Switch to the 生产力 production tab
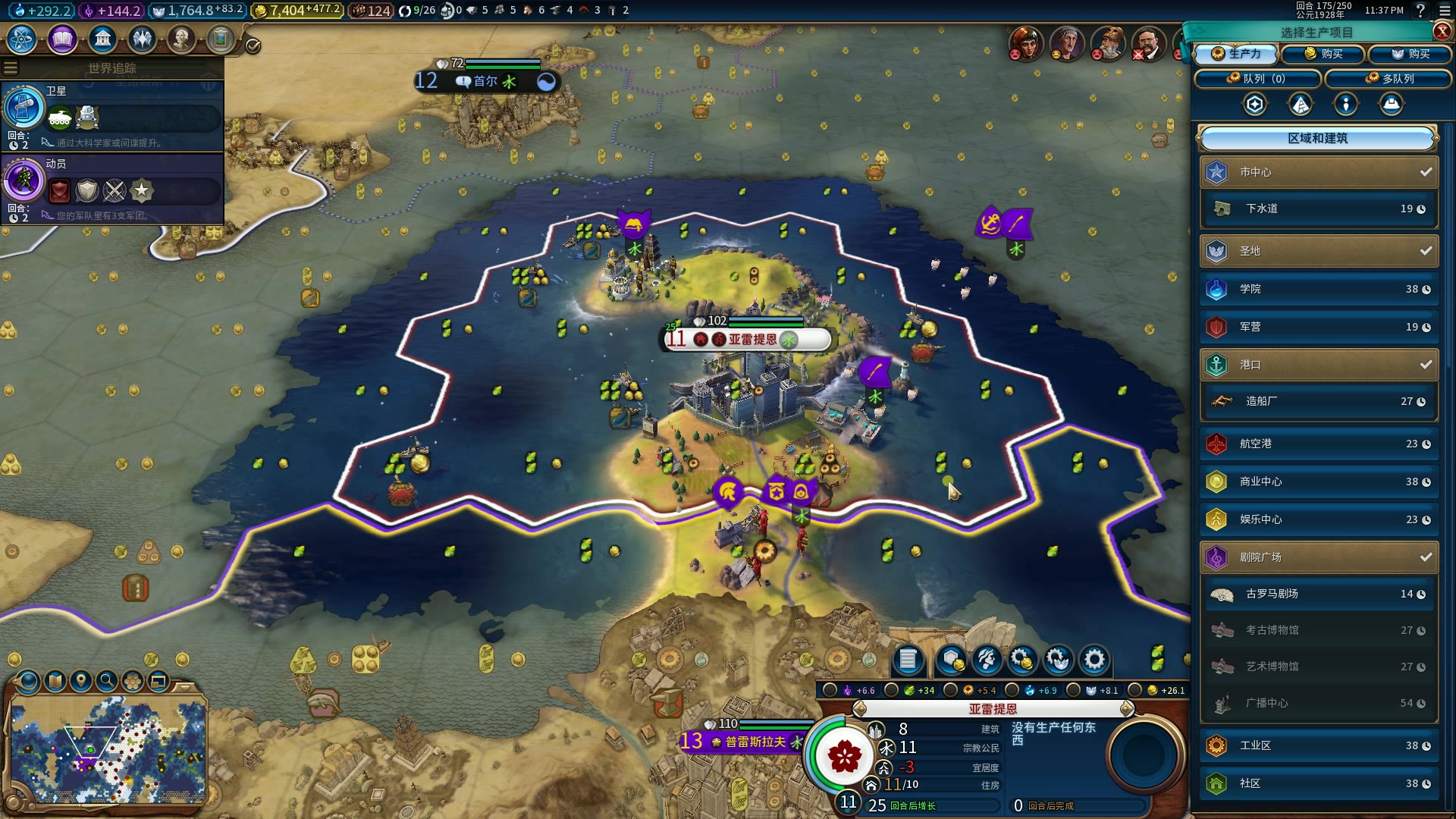The height and width of the screenshot is (819, 1456). [1236, 54]
